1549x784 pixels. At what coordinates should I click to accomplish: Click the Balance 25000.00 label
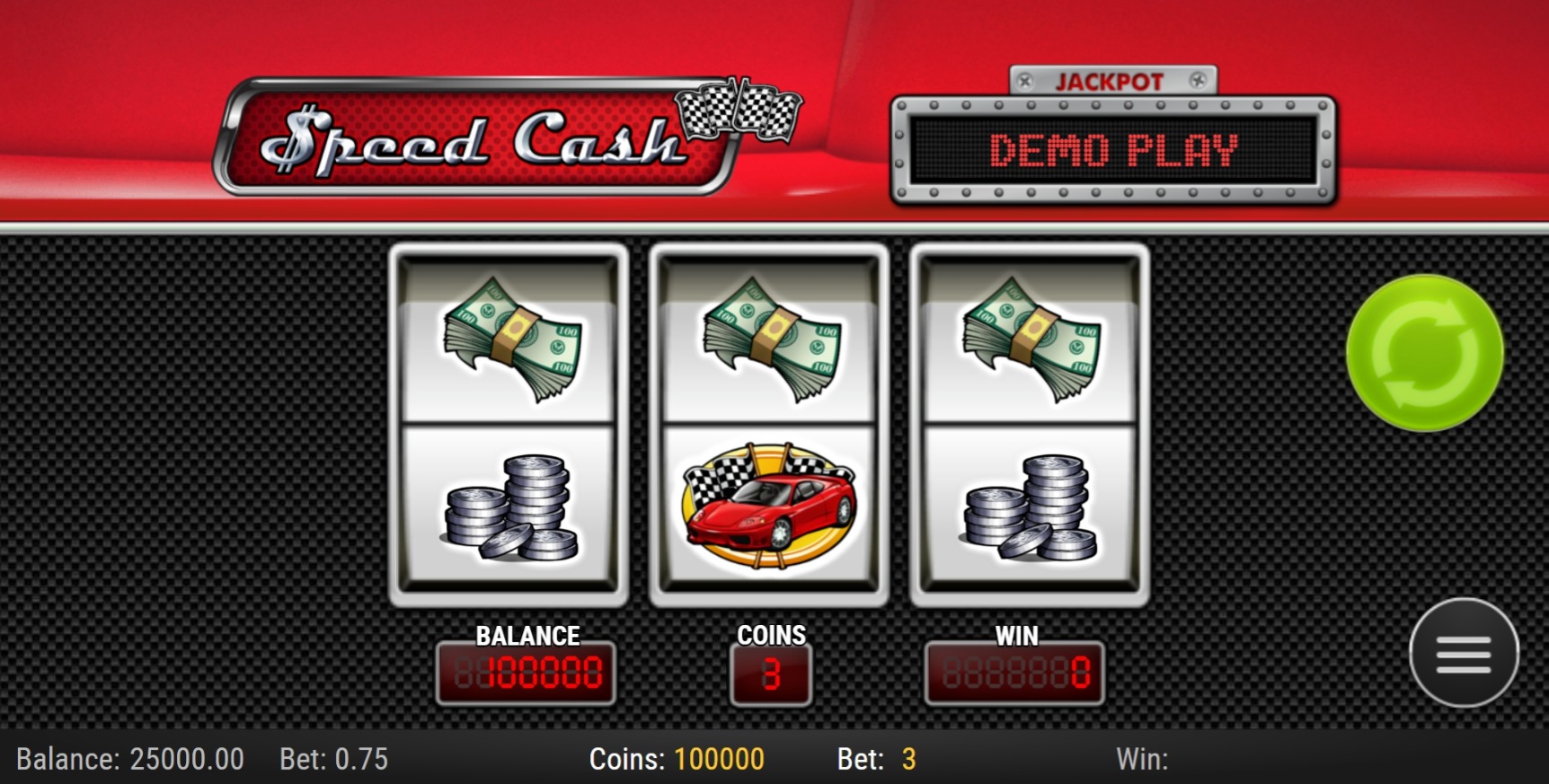pos(131,759)
